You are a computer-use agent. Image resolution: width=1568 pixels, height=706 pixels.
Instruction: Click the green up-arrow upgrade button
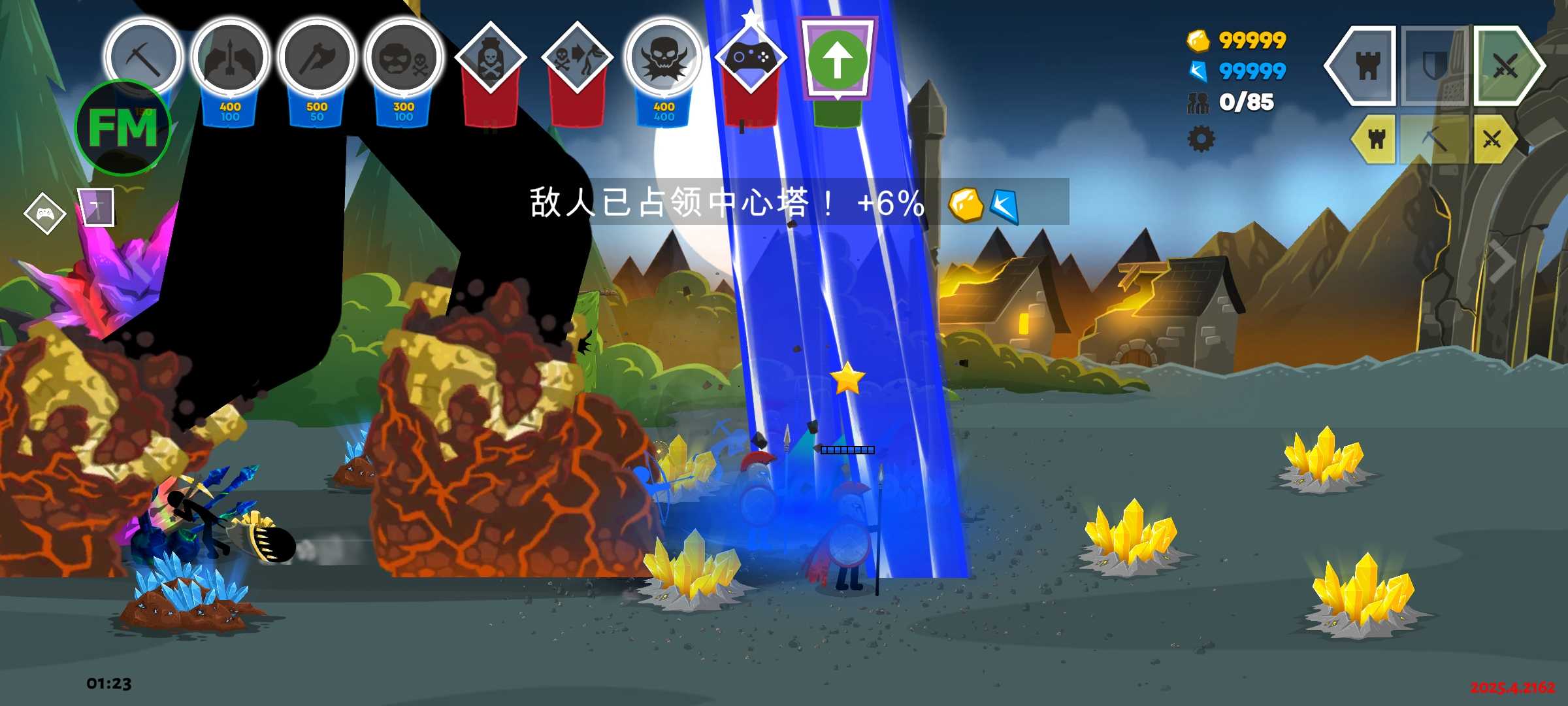838,60
